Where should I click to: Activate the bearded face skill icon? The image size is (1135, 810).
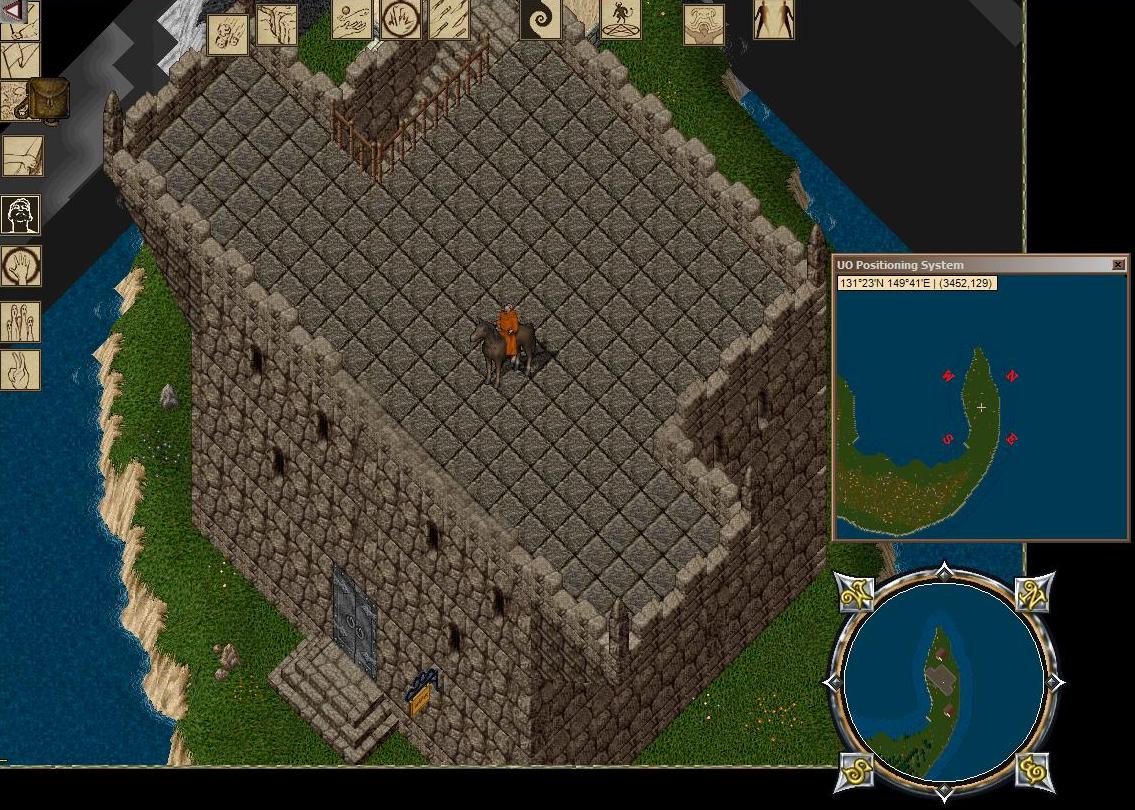click(21, 214)
